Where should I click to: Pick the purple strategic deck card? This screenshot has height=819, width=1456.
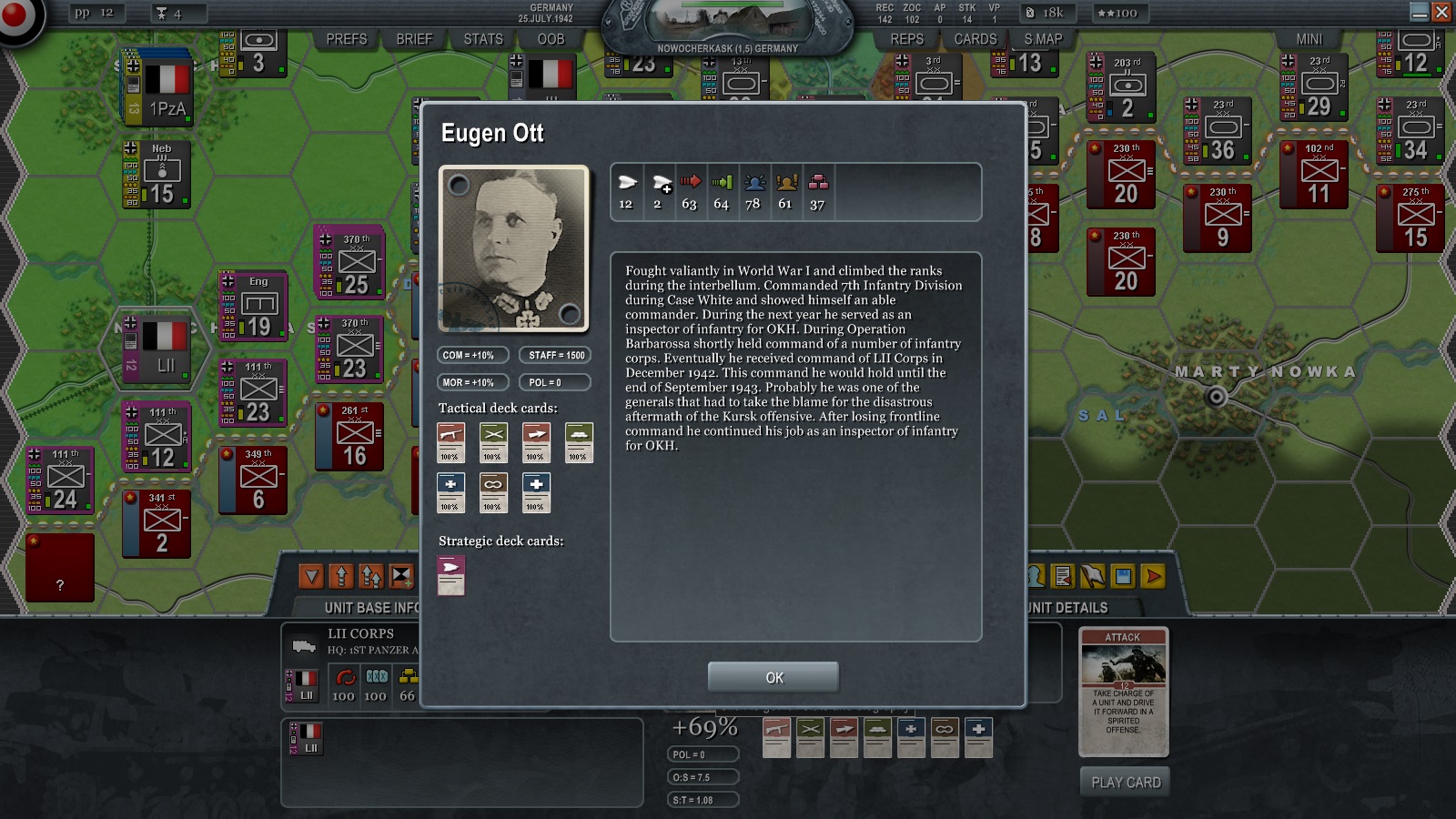click(451, 575)
